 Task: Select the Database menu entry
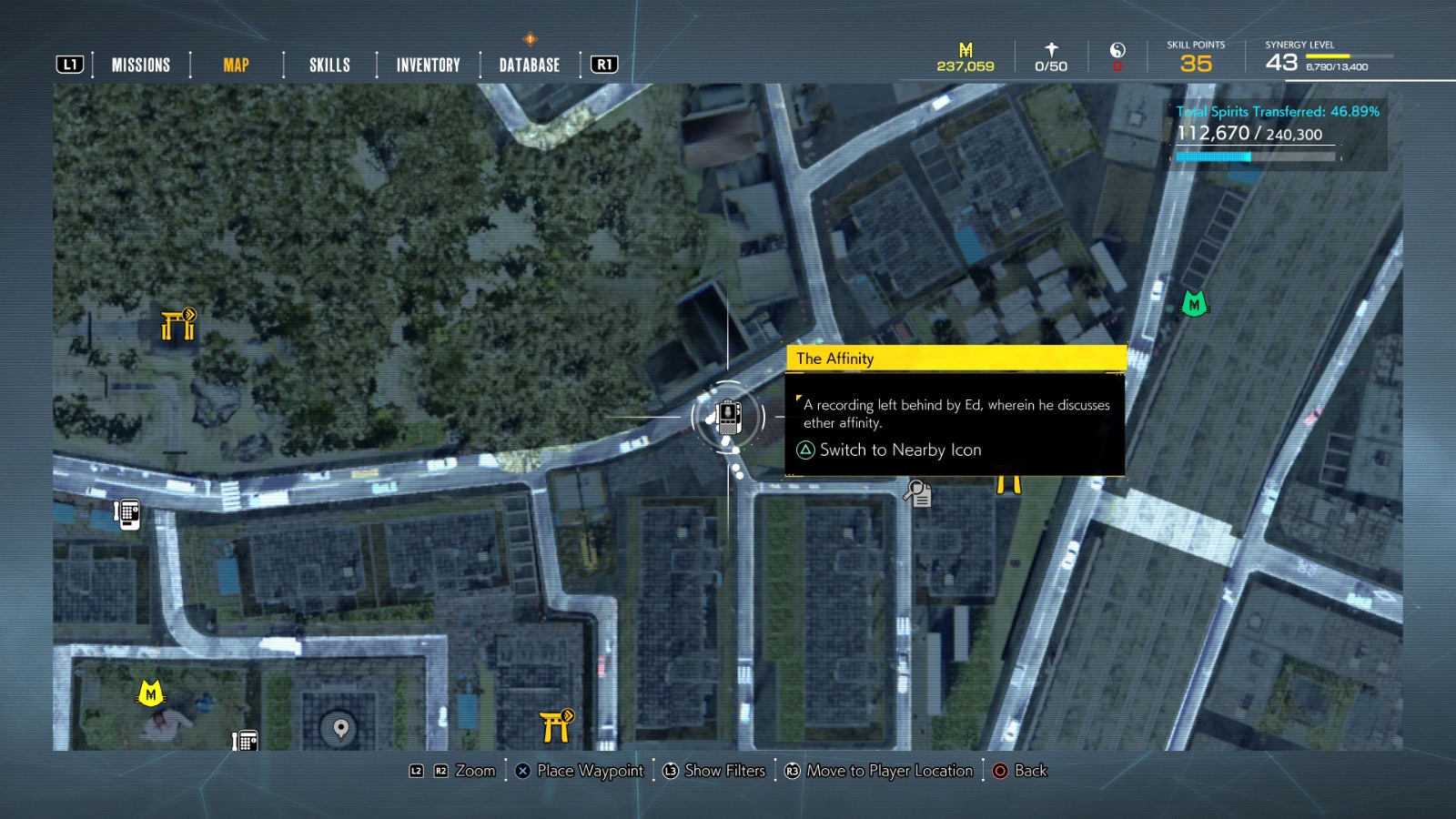[x=527, y=64]
